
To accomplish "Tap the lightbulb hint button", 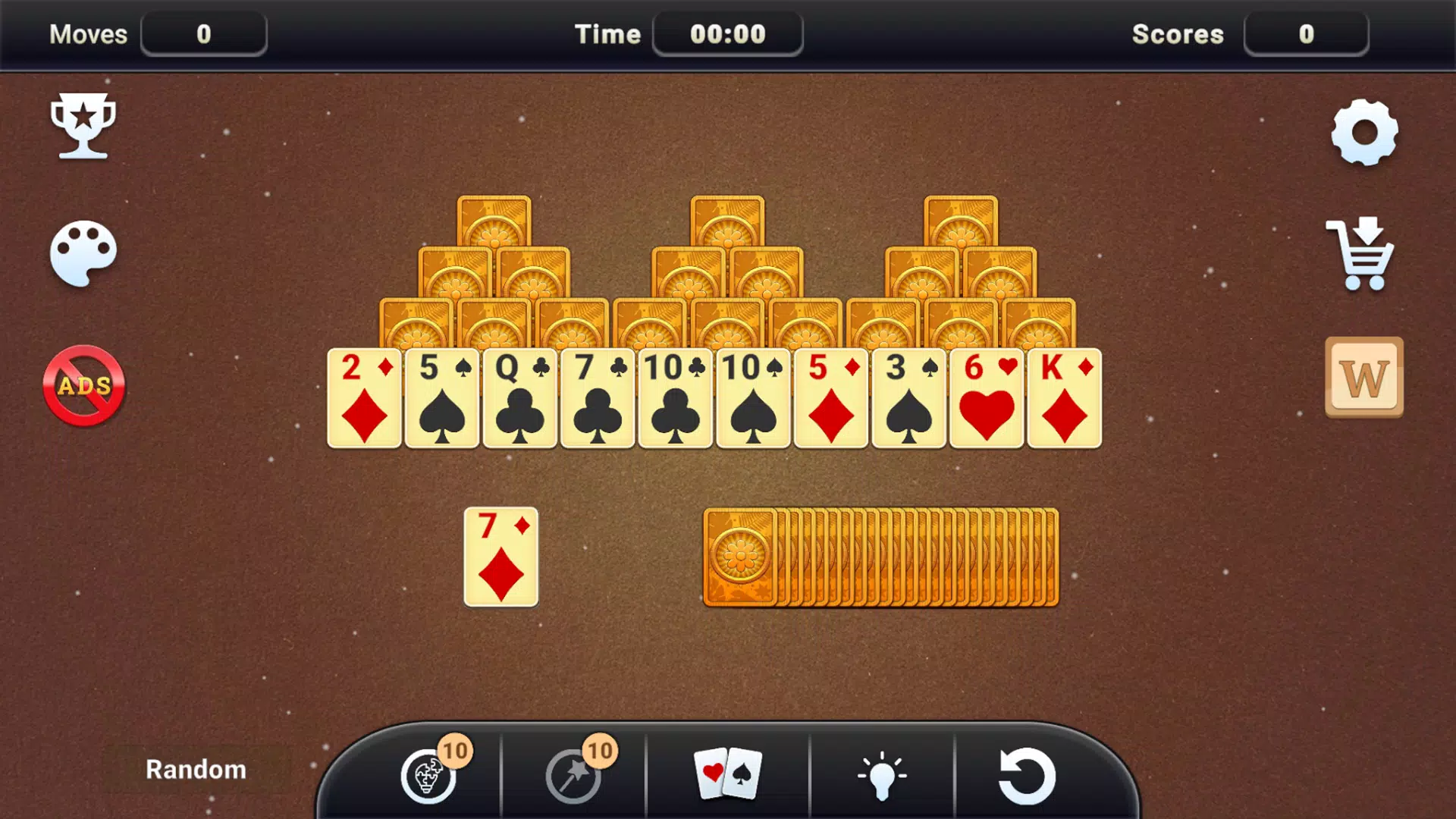I will (x=882, y=773).
